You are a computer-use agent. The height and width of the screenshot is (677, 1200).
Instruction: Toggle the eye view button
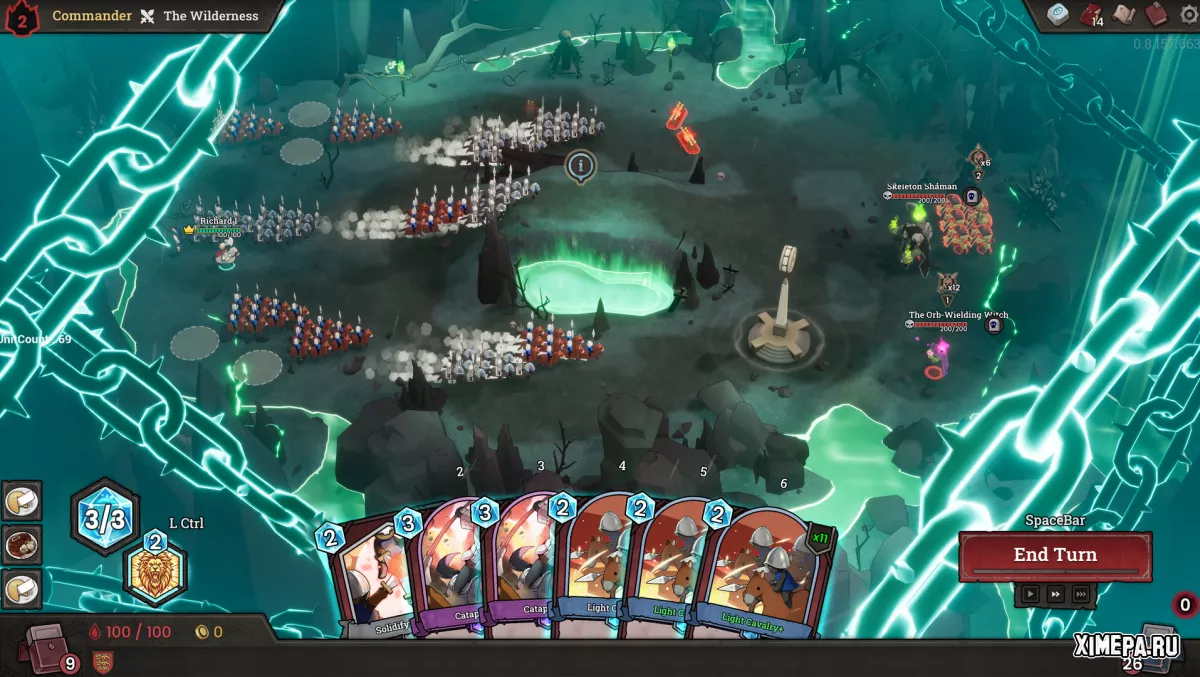coord(1058,14)
